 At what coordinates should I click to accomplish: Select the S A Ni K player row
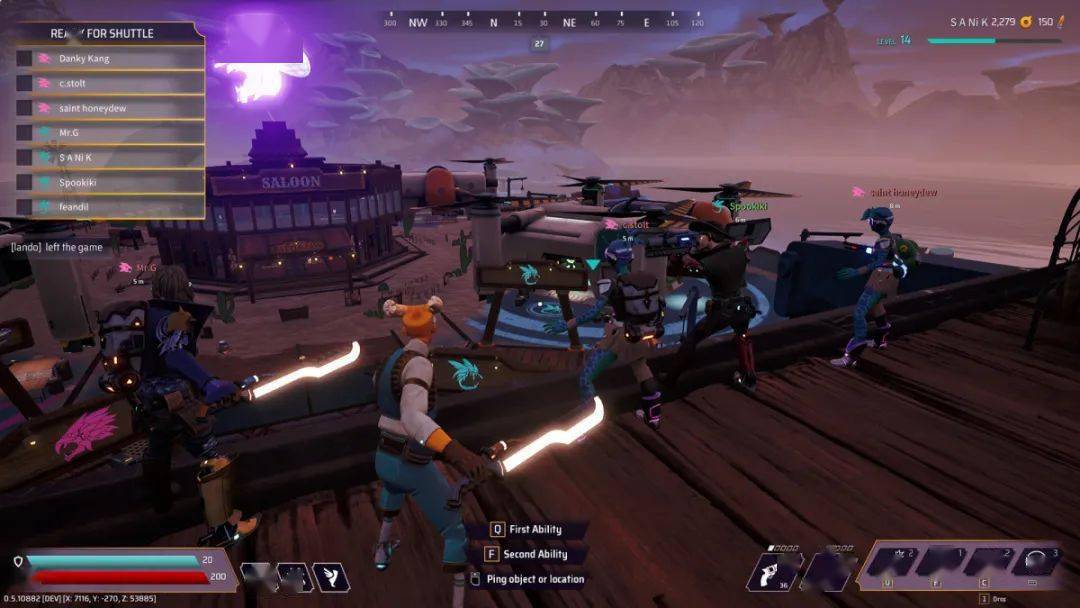pyautogui.click(x=110, y=157)
